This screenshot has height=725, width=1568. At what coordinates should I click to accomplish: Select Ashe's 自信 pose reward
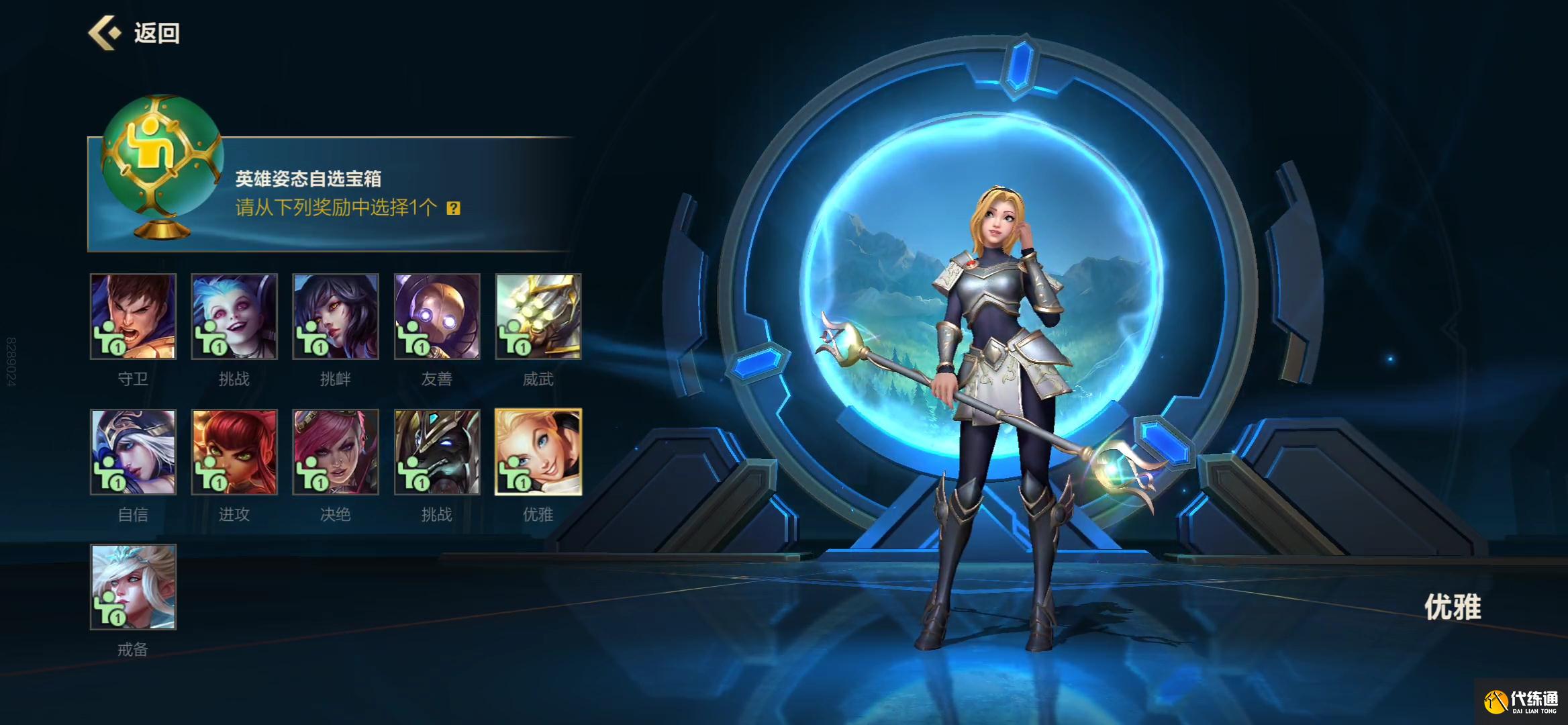[x=134, y=452]
